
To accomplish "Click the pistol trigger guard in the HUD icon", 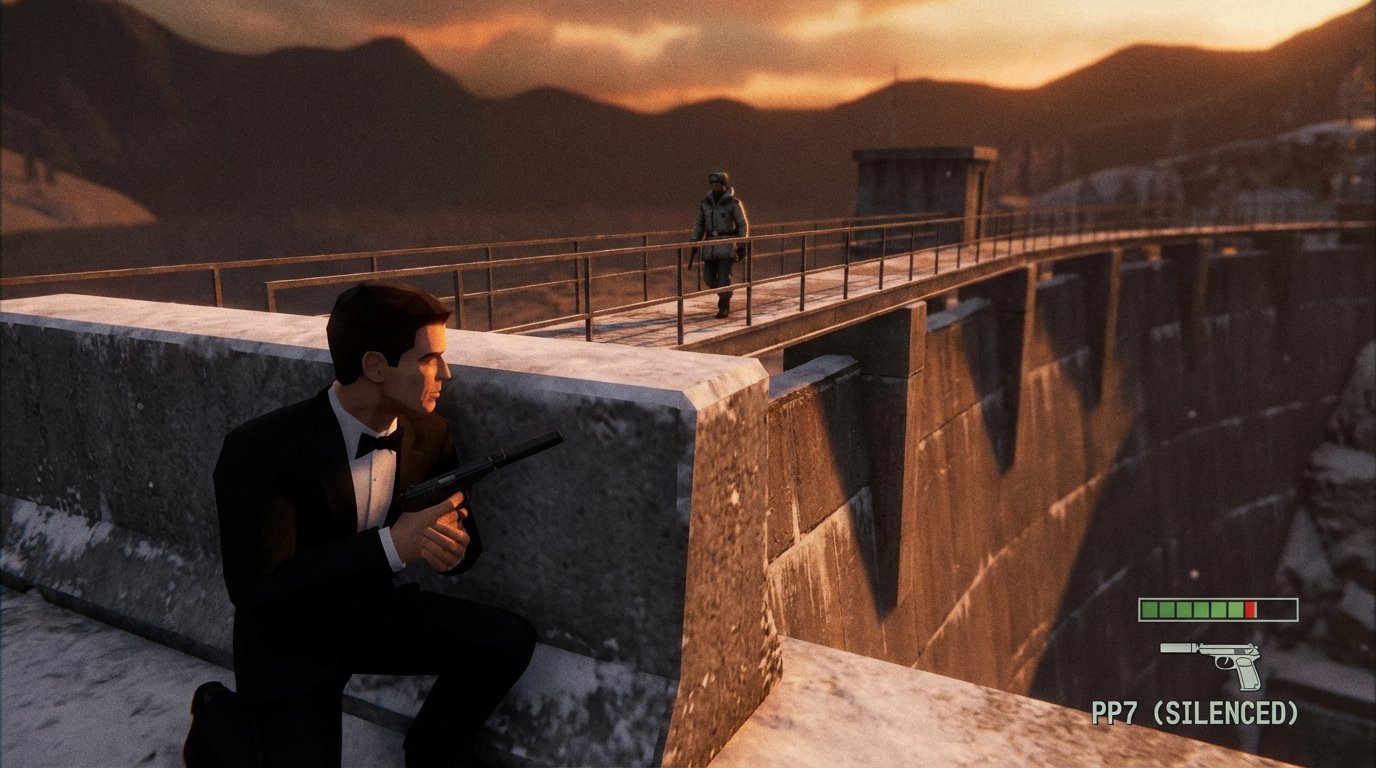I will click(x=1225, y=663).
